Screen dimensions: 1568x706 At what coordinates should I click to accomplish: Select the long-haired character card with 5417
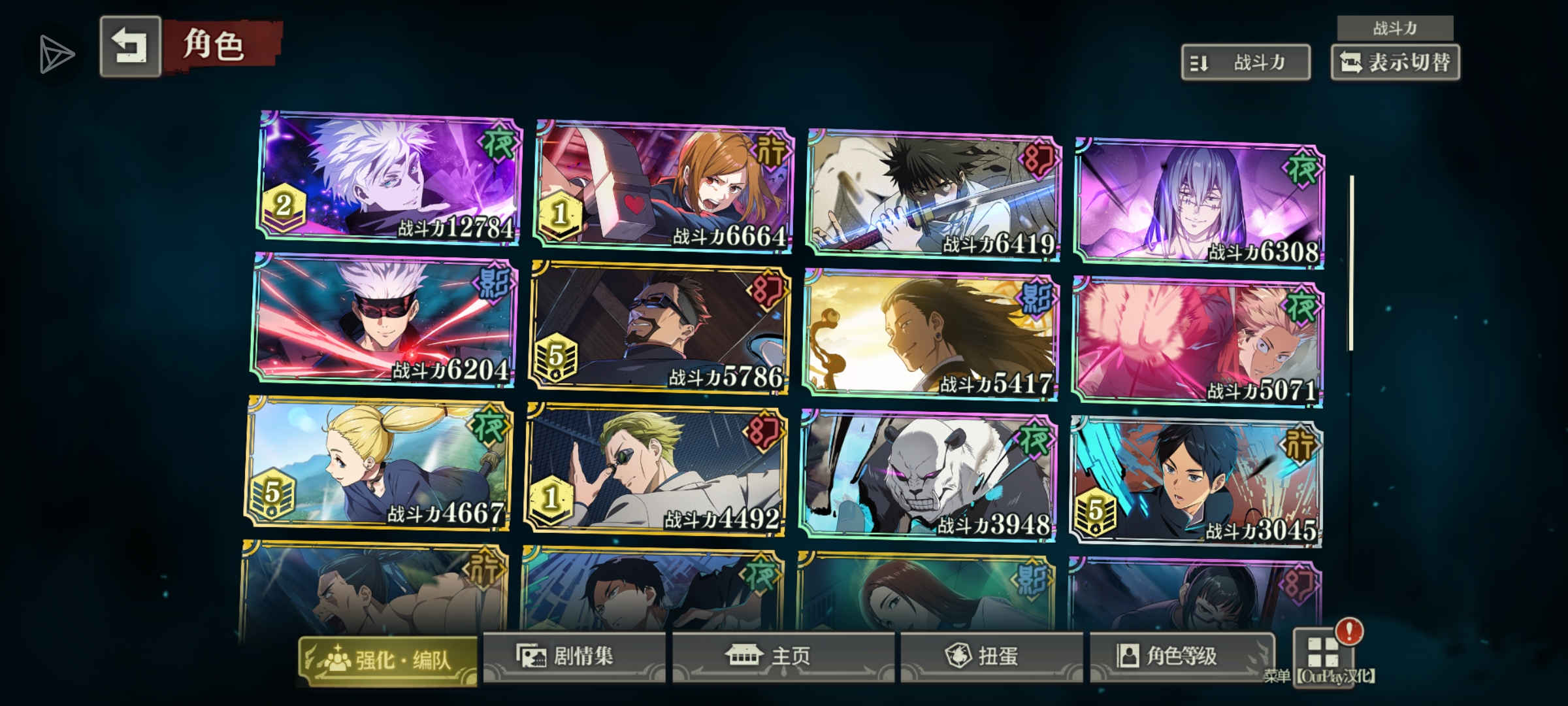tap(929, 335)
